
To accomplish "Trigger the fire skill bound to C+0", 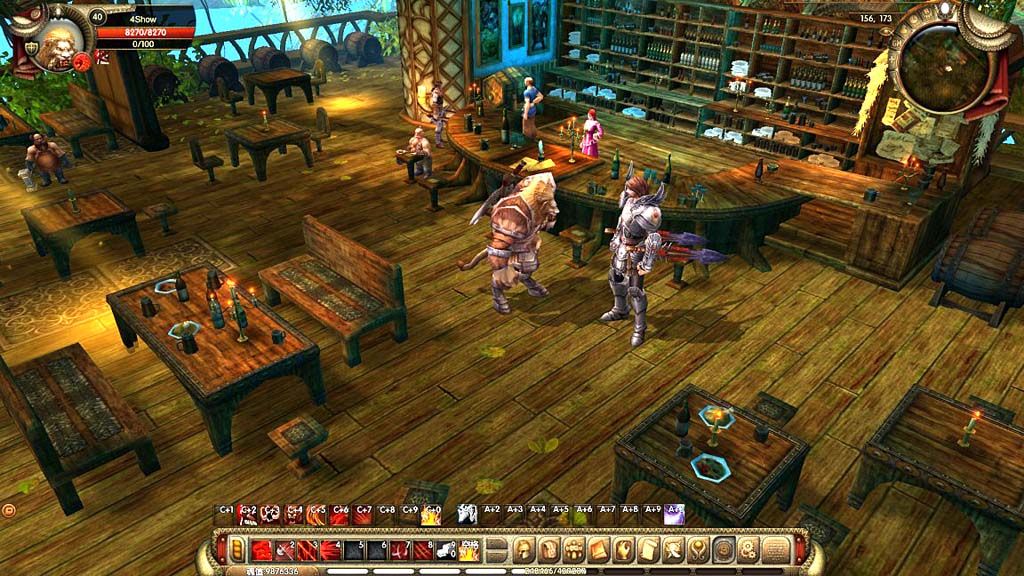I will point(432,514).
